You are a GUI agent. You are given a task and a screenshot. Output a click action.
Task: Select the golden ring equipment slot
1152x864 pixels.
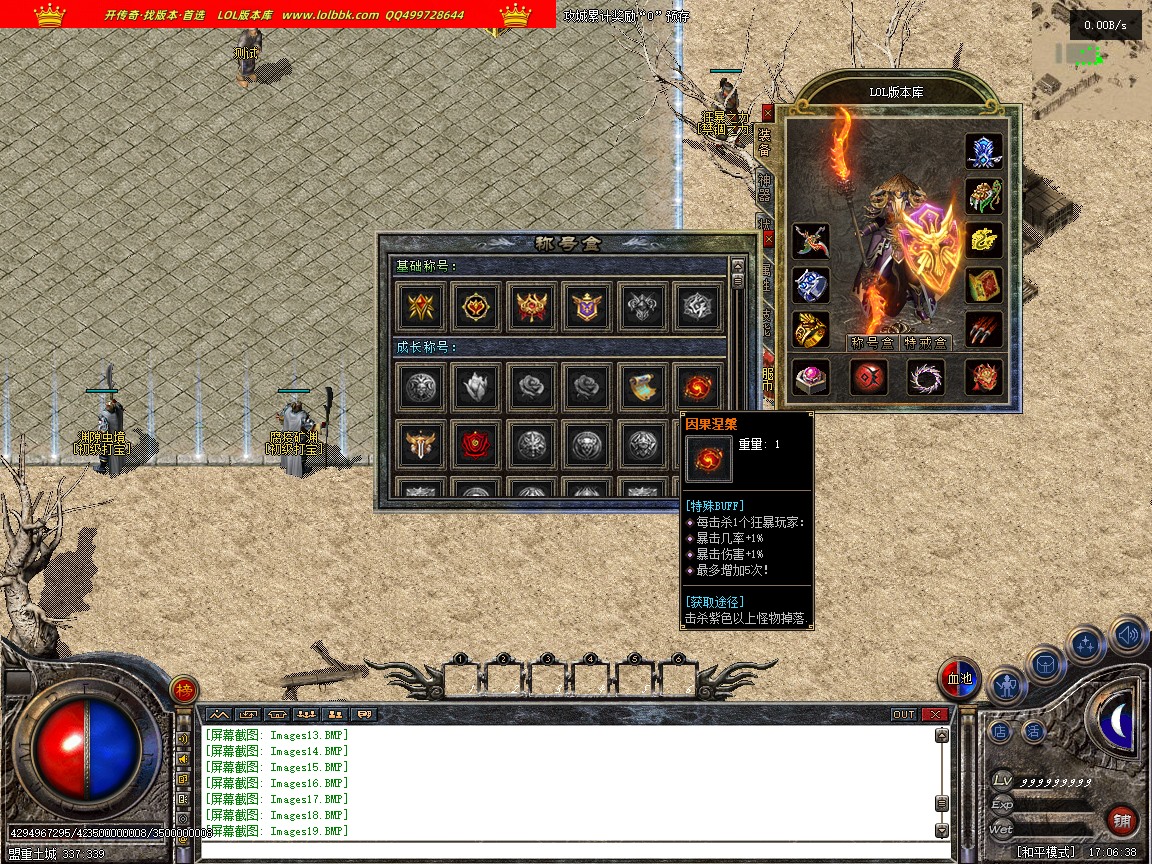pyautogui.click(x=811, y=330)
